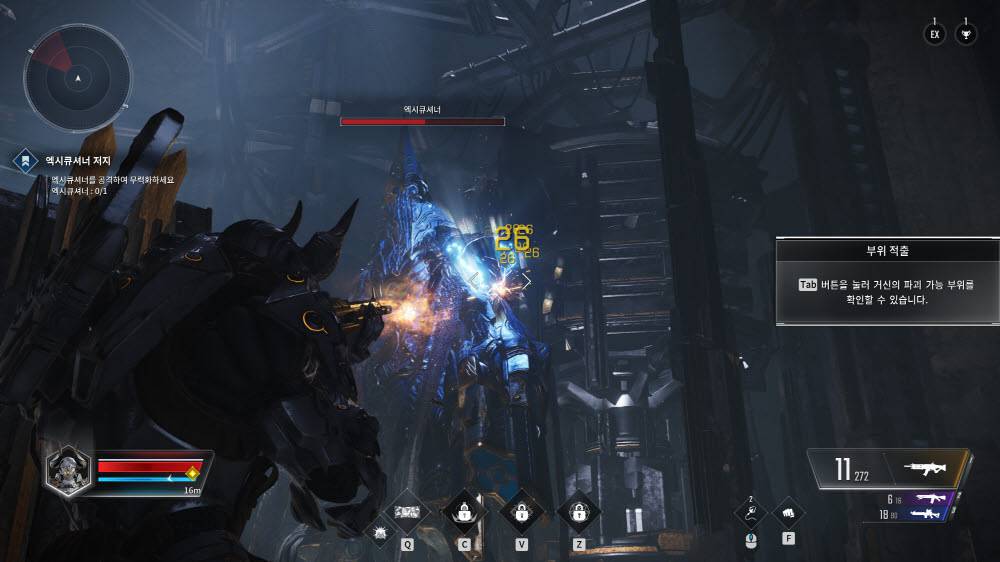The height and width of the screenshot is (562, 1000).
Task: Click the locked C skill slot
Action: (464, 513)
